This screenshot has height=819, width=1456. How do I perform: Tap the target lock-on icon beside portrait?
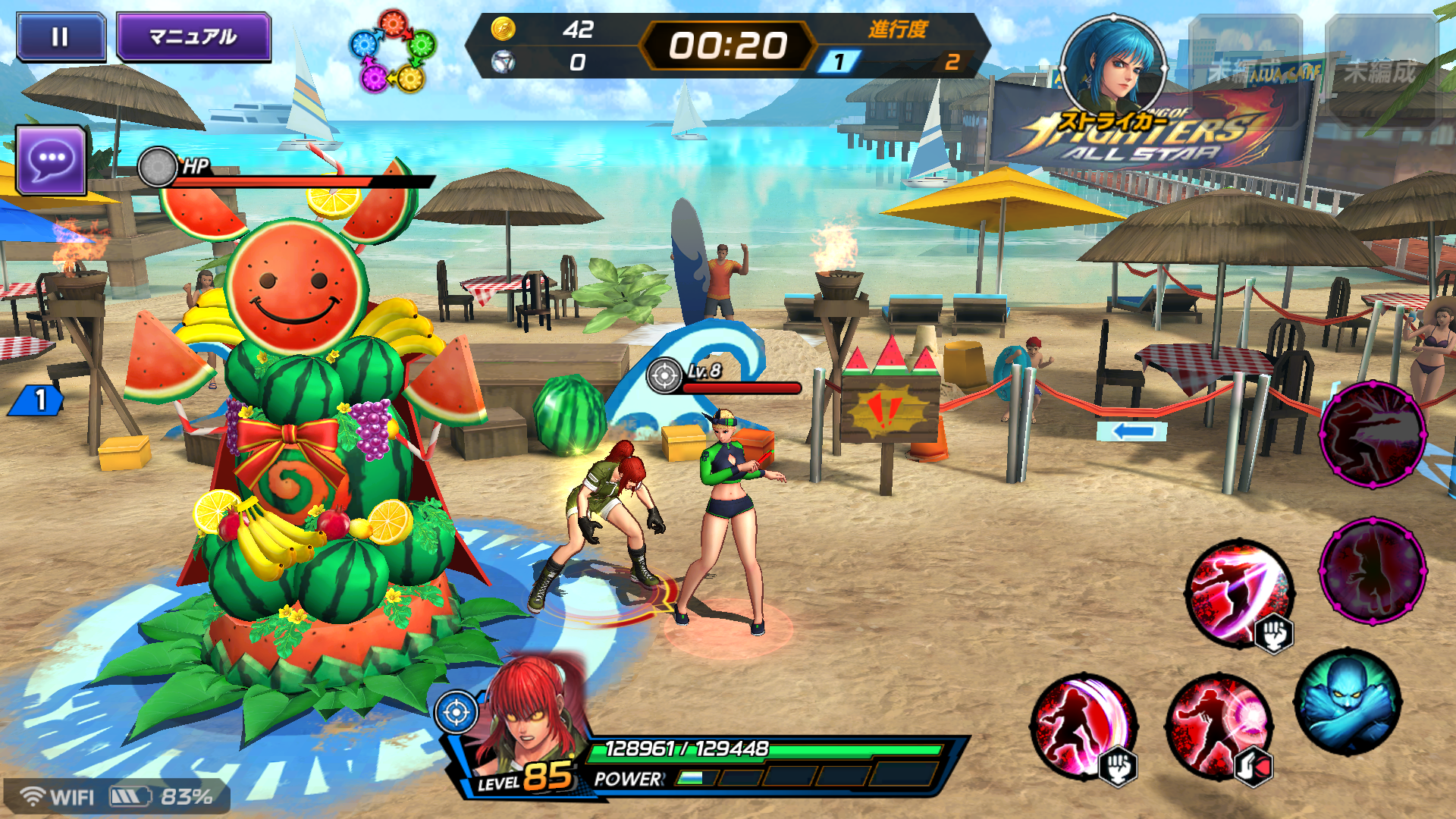pyautogui.click(x=456, y=713)
